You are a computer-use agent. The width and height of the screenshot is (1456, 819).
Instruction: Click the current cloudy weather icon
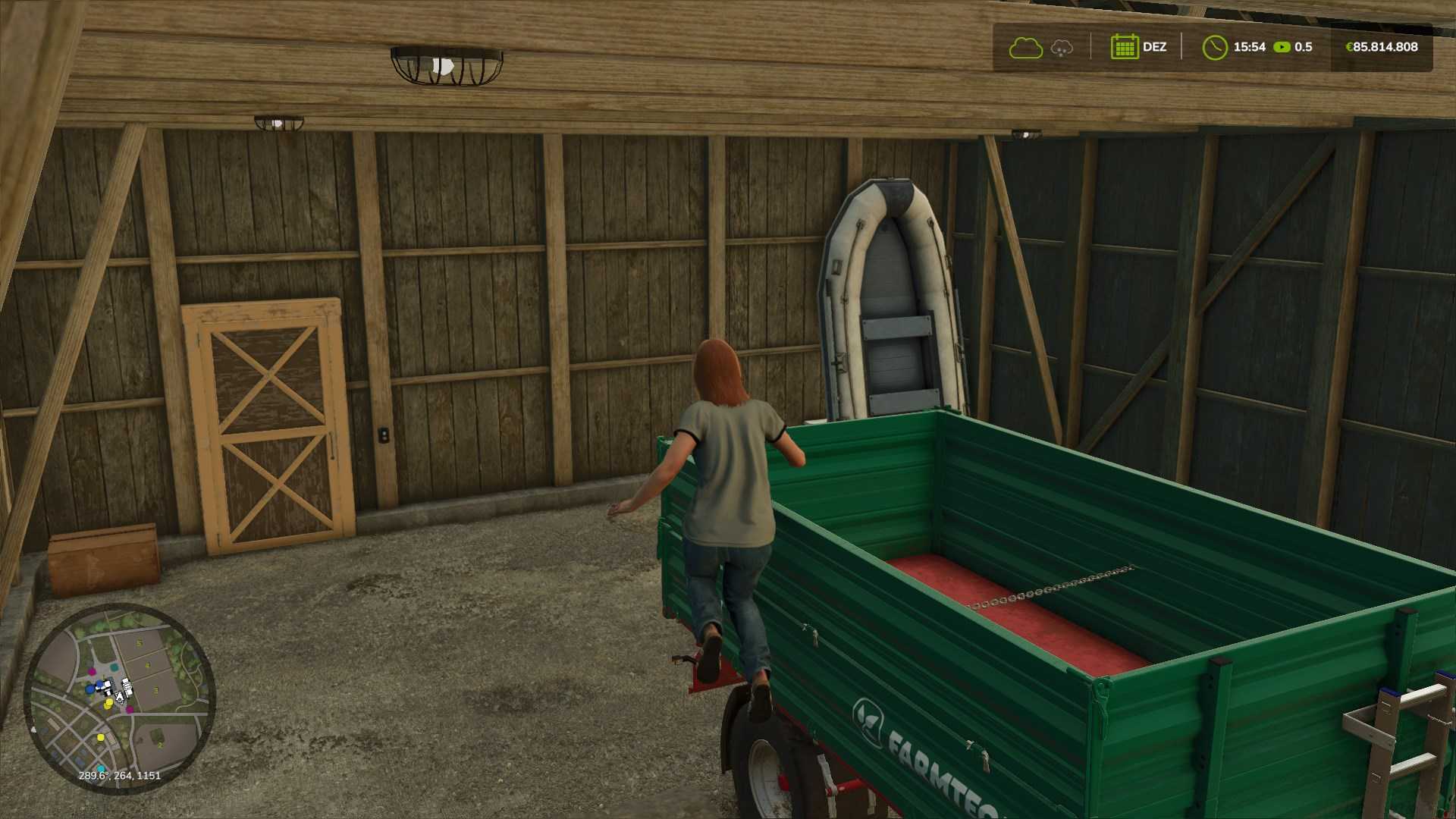point(1025,48)
